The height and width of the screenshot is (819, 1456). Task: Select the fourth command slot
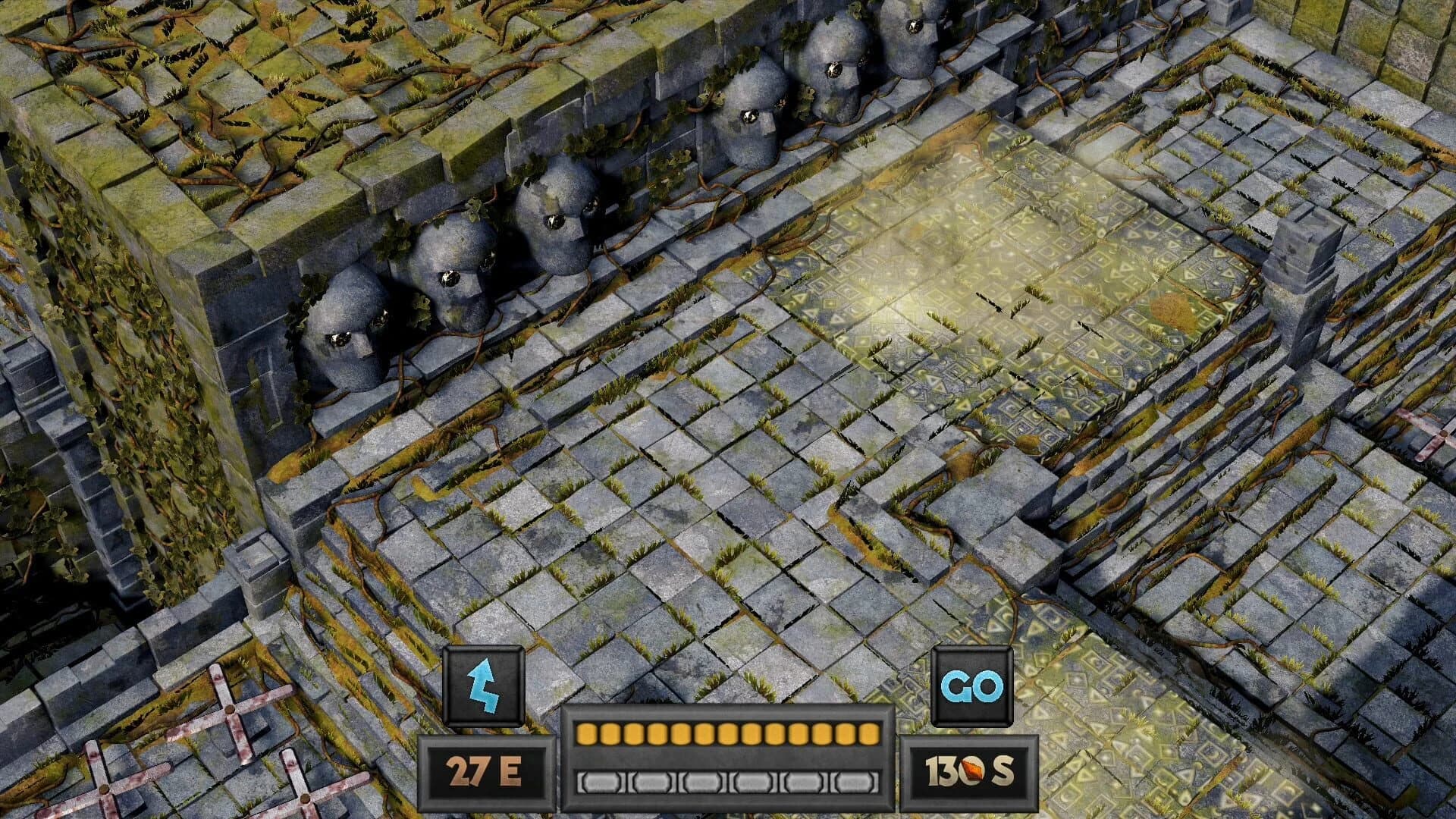(x=753, y=783)
